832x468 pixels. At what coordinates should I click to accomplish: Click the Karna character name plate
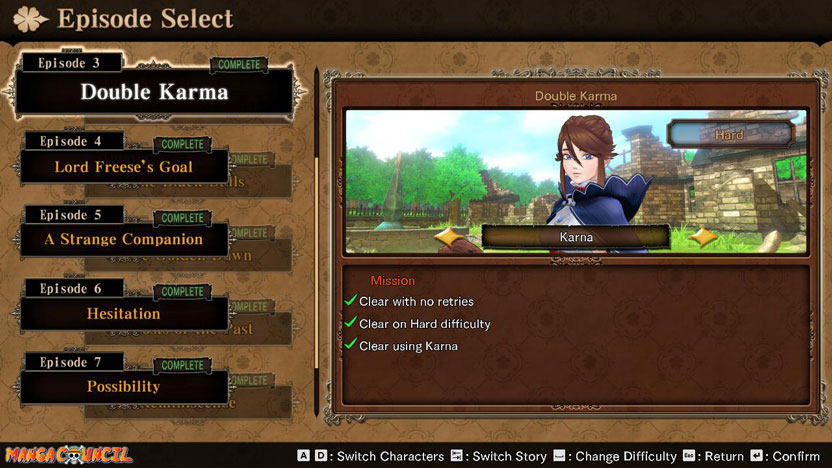[x=576, y=237]
